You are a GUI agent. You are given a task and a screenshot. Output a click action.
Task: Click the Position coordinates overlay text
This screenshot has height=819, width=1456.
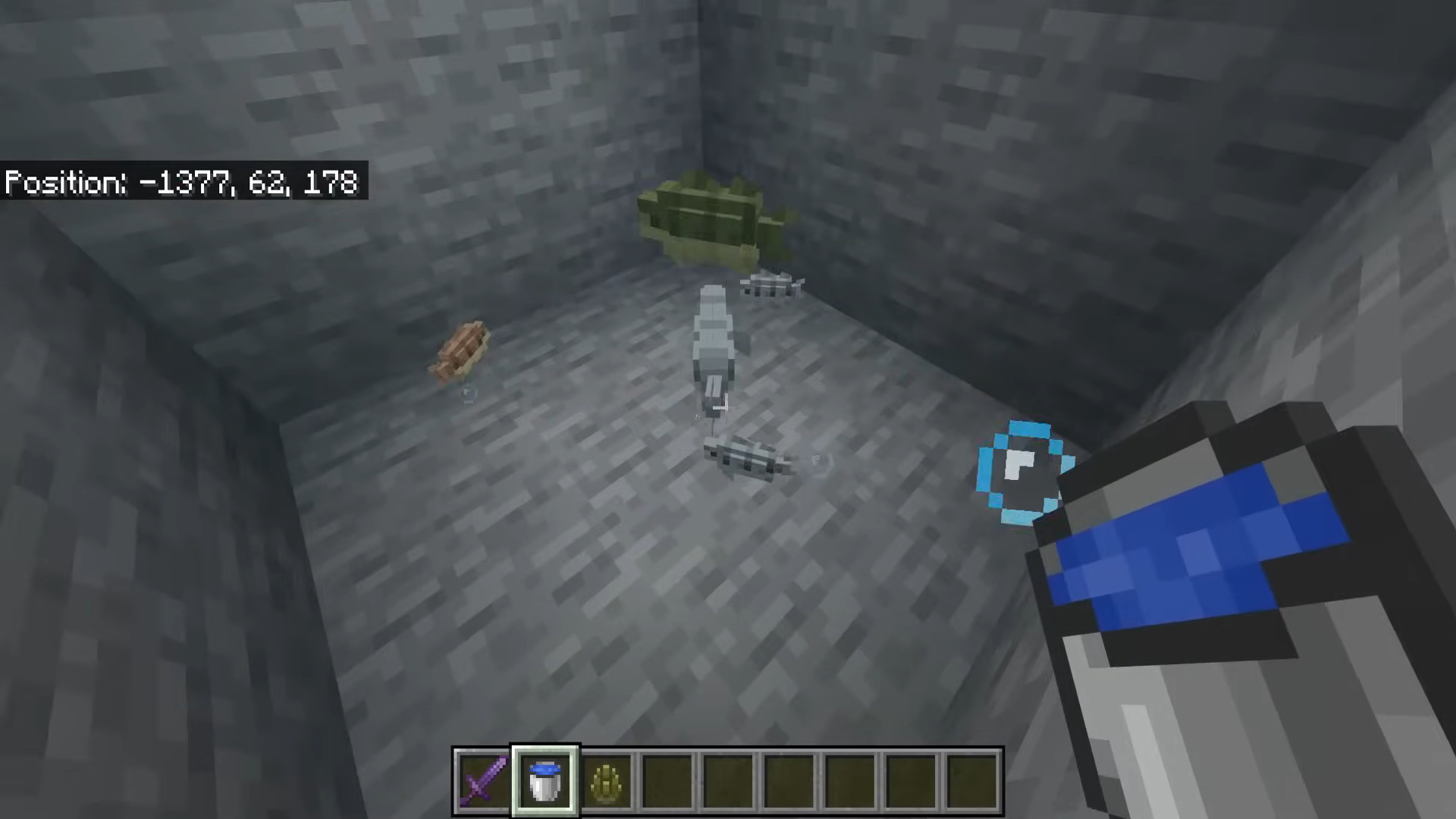pyautogui.click(x=180, y=182)
